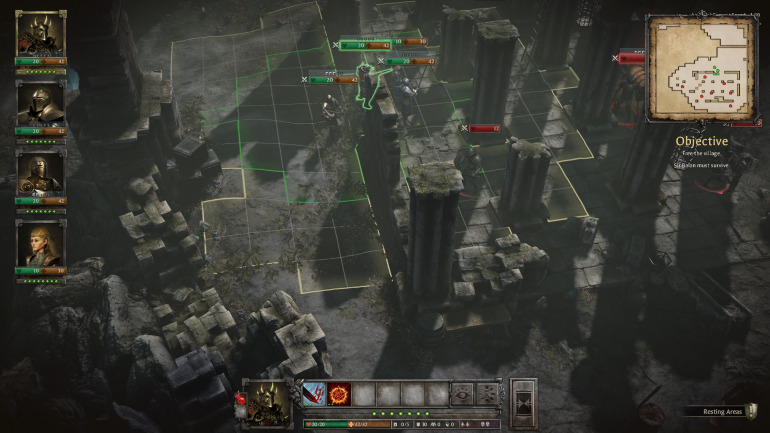Activate the red trident slash ability
Image resolution: width=770 pixels, height=433 pixels.
[314, 394]
